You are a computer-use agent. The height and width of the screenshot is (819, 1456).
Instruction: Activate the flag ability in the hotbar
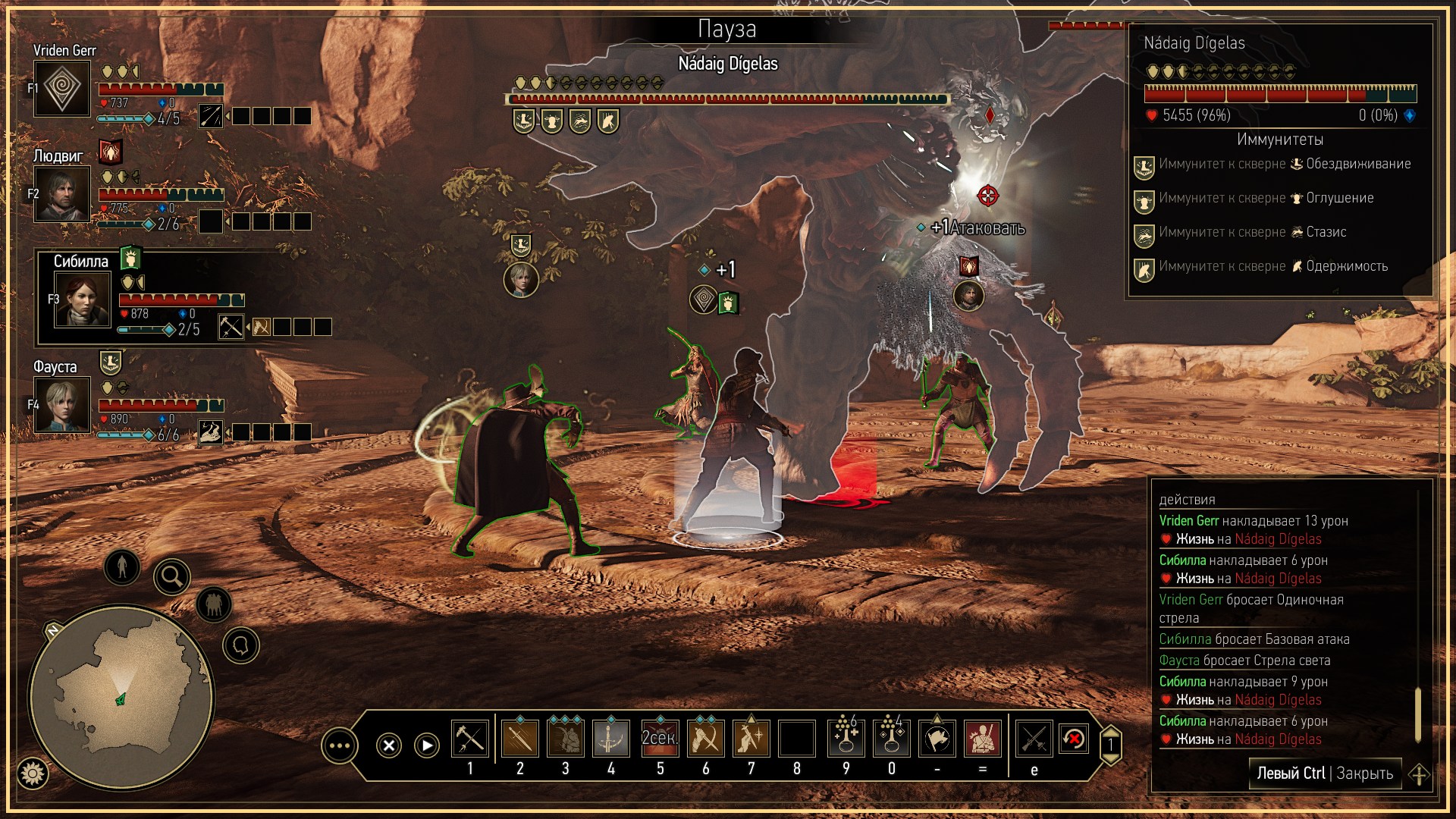coord(937,739)
